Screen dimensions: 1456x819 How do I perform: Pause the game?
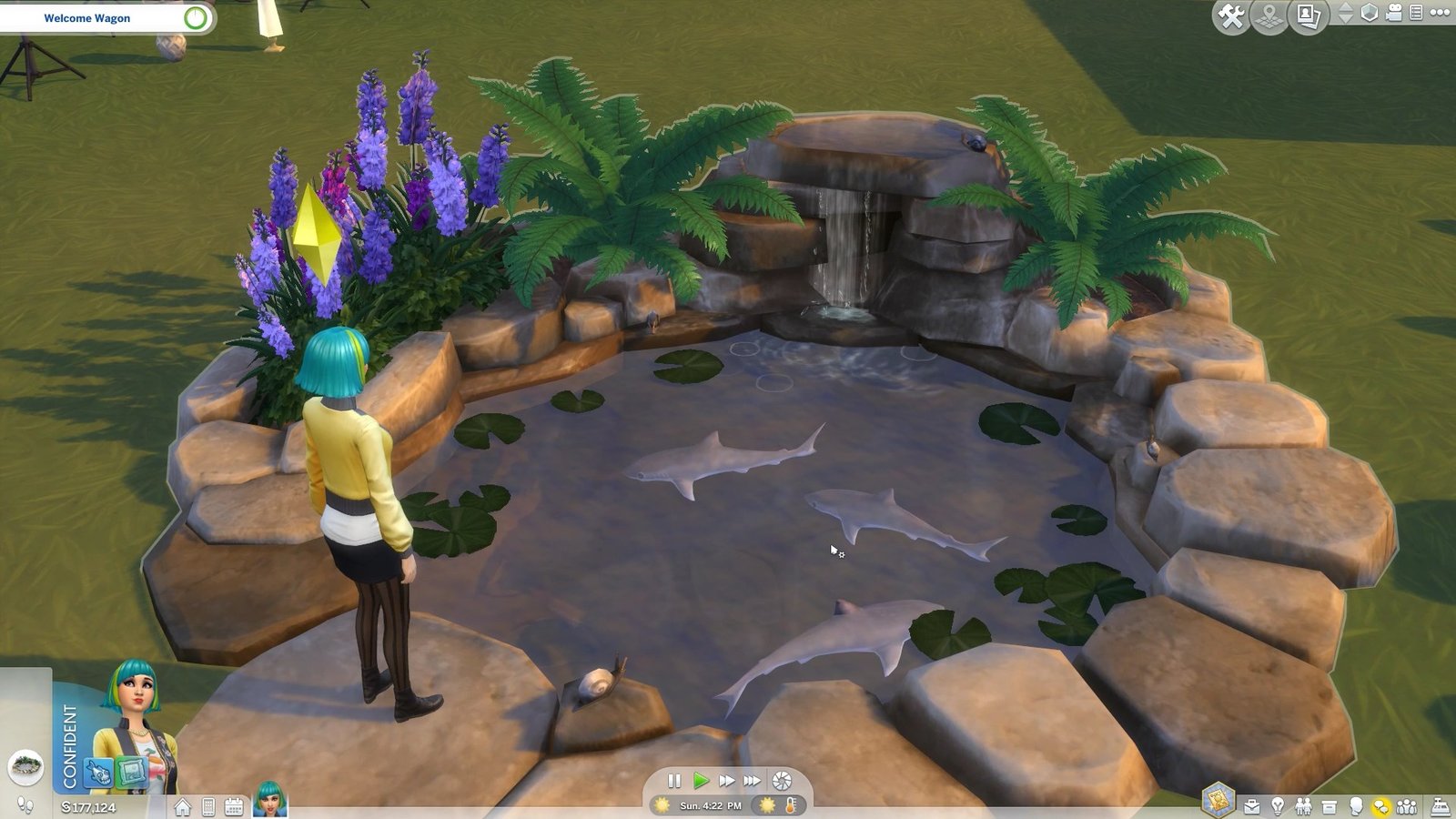(674, 781)
